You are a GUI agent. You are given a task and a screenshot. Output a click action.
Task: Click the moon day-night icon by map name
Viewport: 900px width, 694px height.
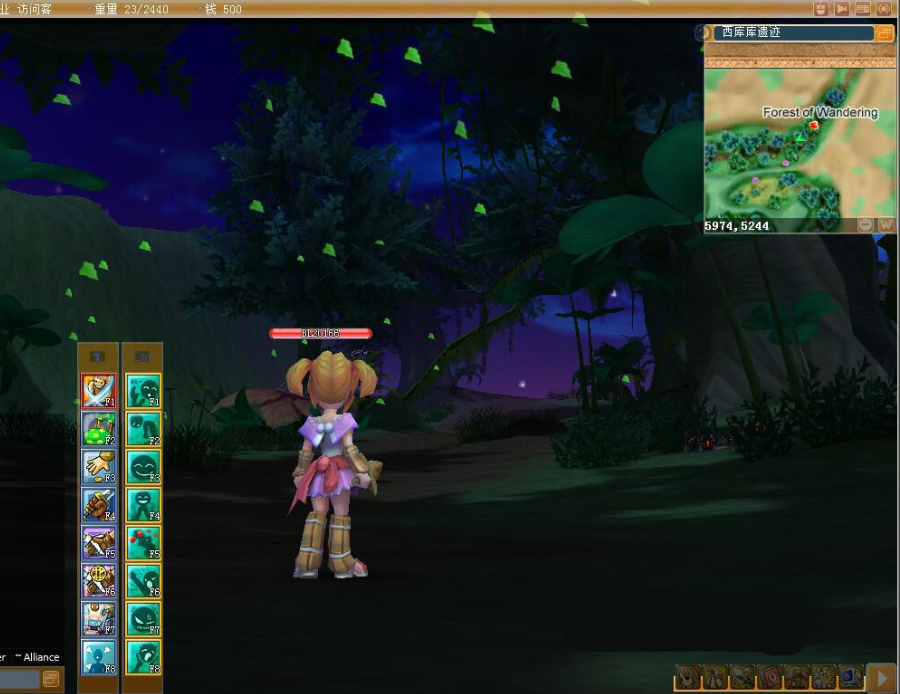703,33
